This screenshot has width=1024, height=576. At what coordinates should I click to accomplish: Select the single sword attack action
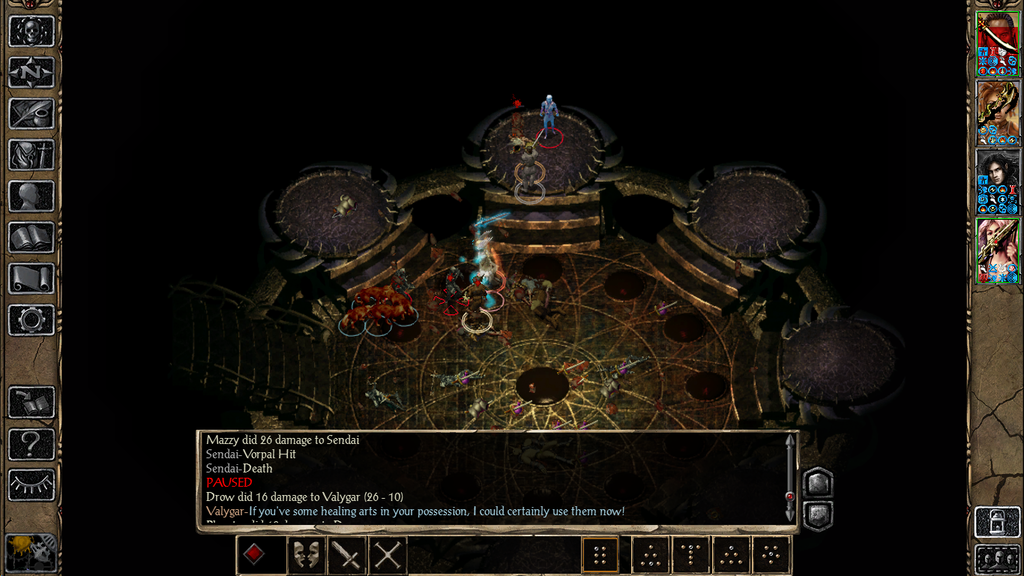(346, 554)
